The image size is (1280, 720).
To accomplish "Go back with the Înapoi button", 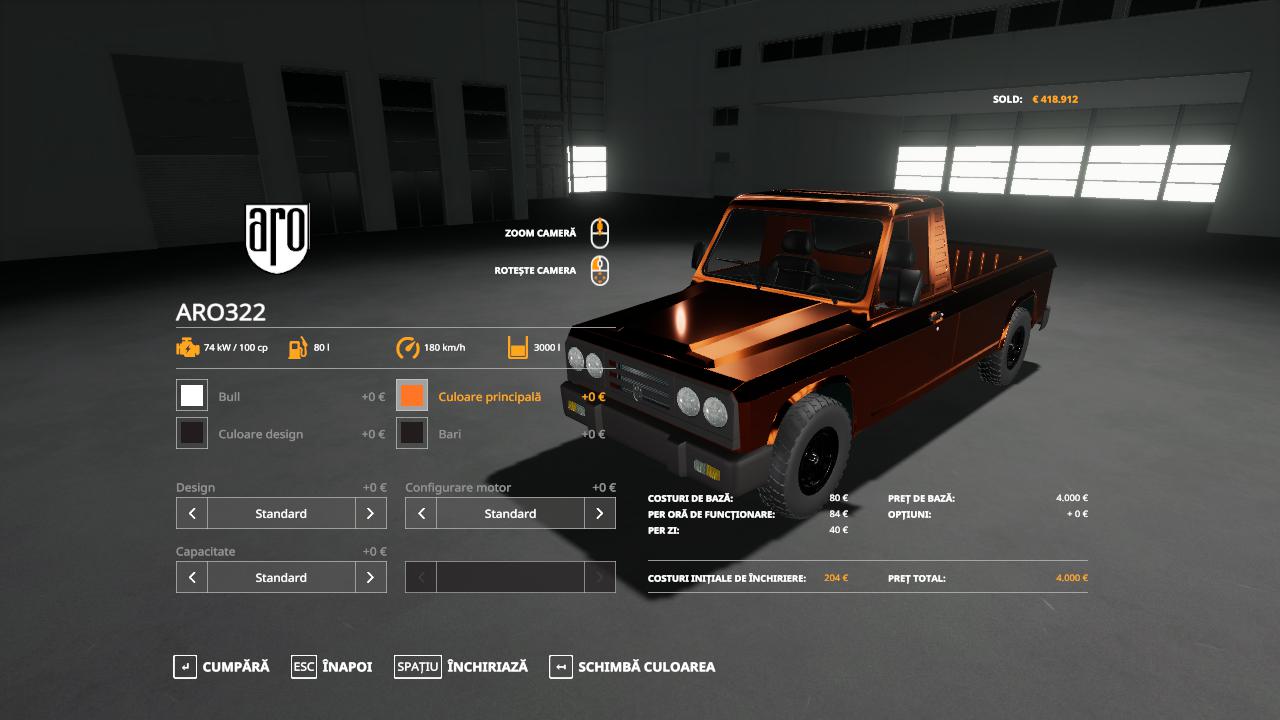I will click(x=332, y=667).
